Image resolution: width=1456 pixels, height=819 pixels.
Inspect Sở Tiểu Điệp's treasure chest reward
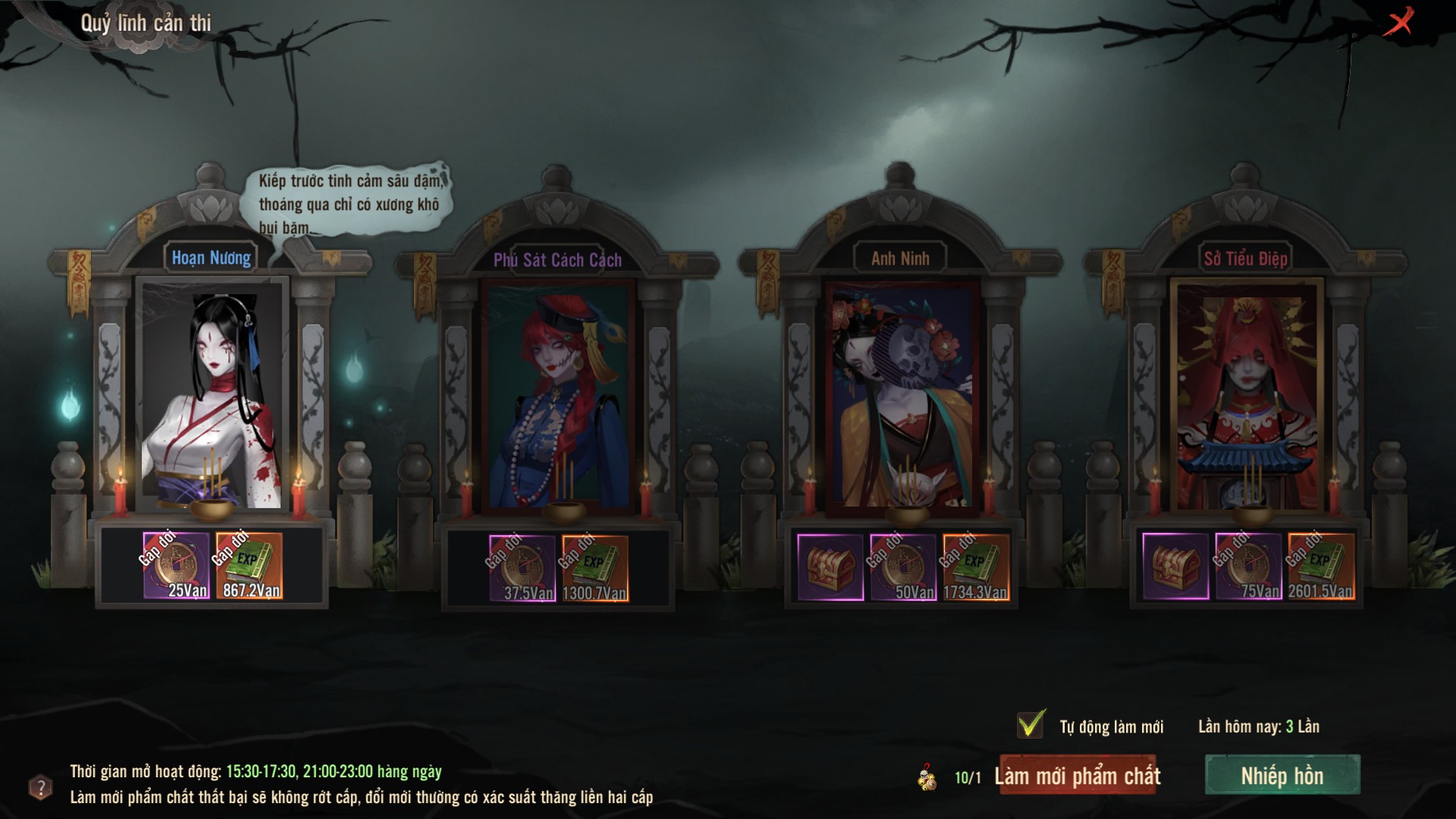pyautogui.click(x=1175, y=566)
